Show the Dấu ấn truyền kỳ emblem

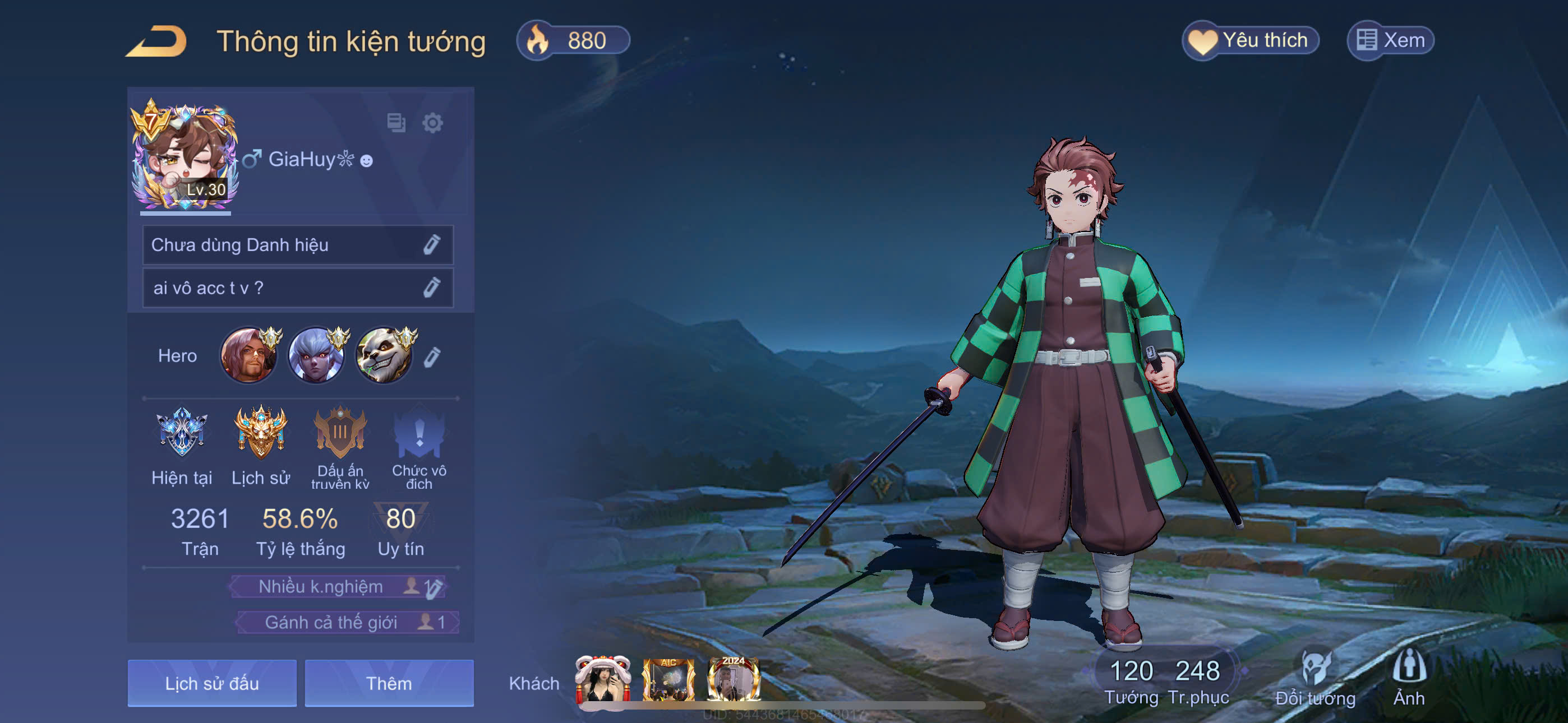[340, 432]
